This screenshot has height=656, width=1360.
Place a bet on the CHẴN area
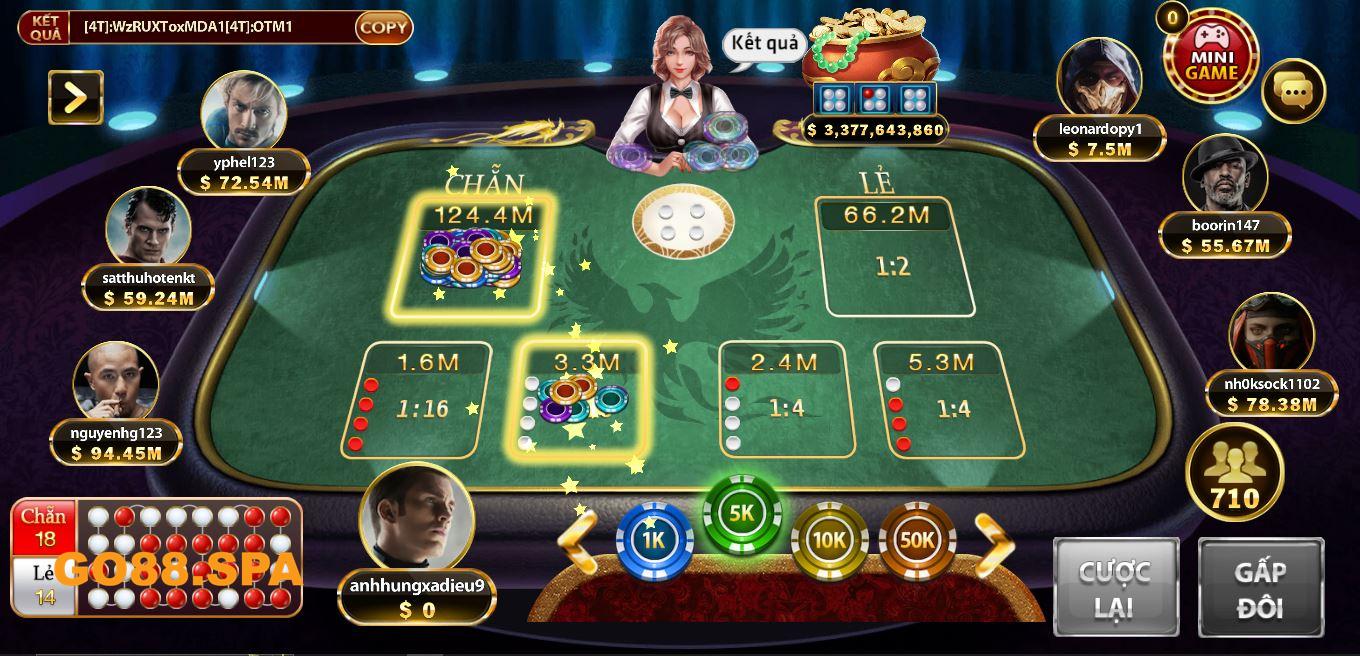click(472, 256)
